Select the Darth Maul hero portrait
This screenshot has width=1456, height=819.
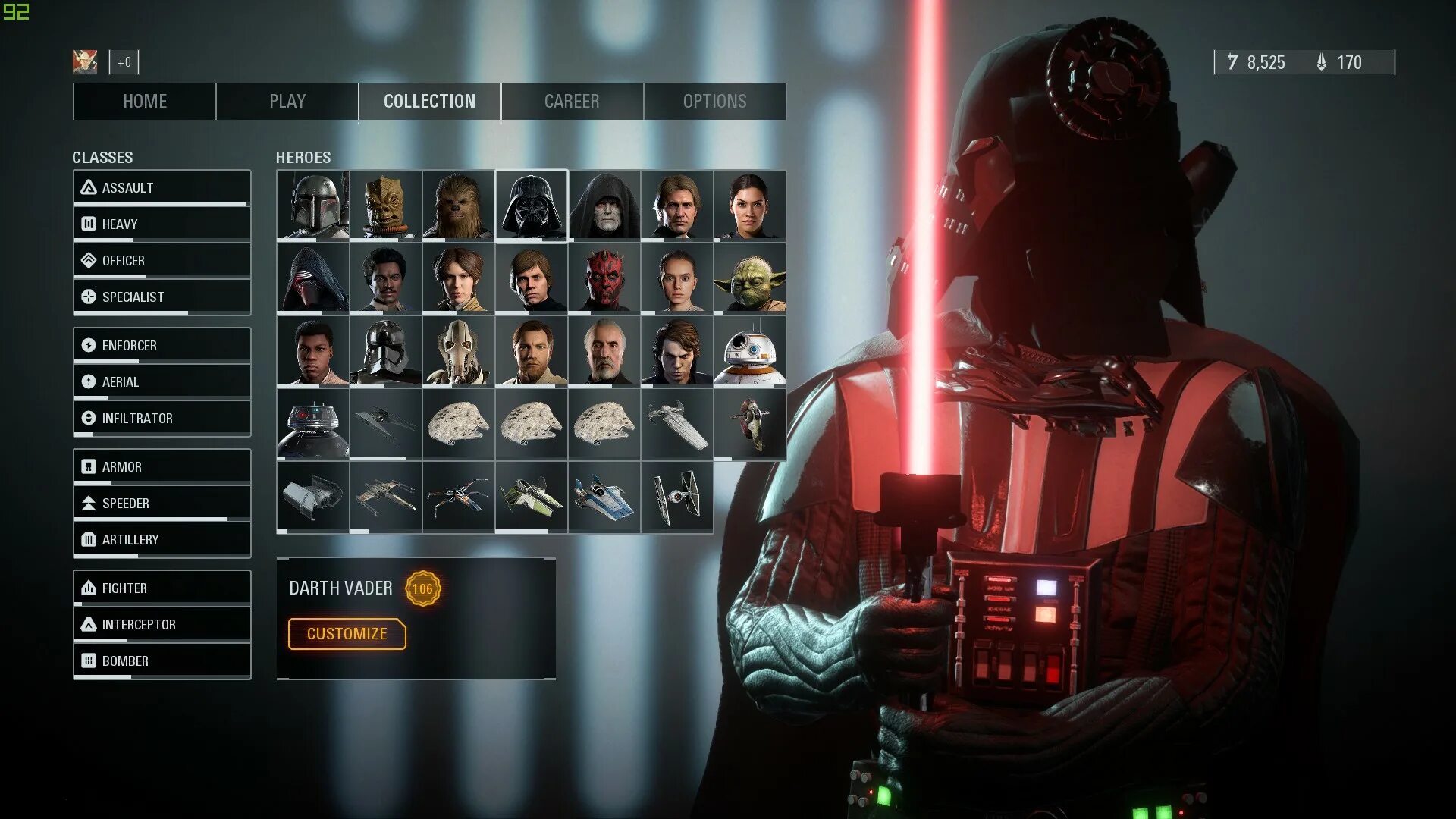tap(604, 278)
